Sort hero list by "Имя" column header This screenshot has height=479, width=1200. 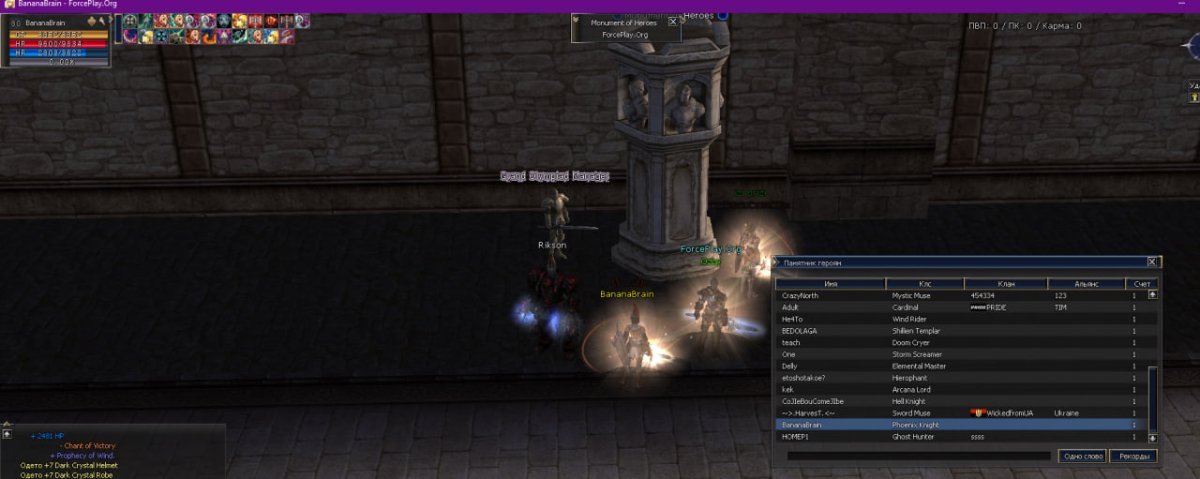click(x=831, y=284)
